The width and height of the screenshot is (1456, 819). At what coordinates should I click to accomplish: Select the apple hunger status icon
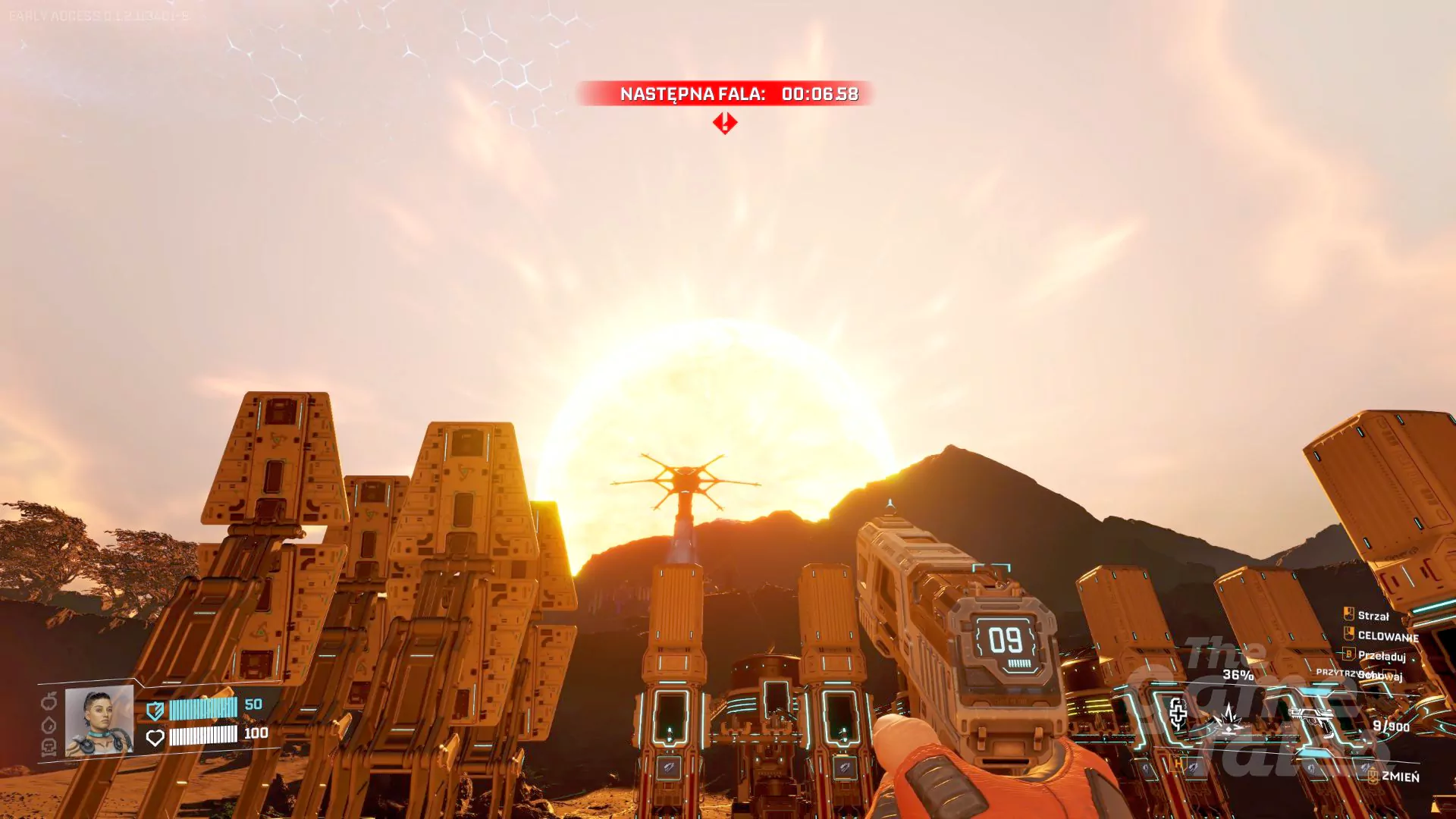pos(49,701)
